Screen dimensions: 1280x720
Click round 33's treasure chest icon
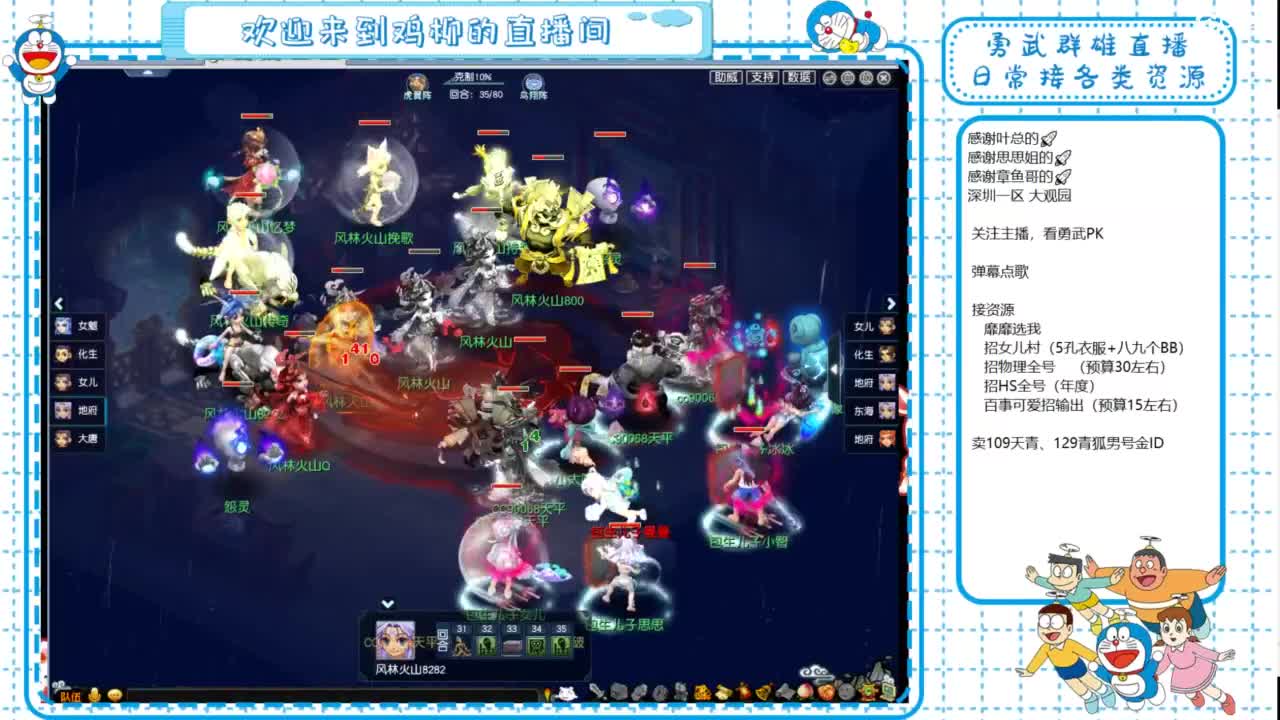[x=512, y=645]
